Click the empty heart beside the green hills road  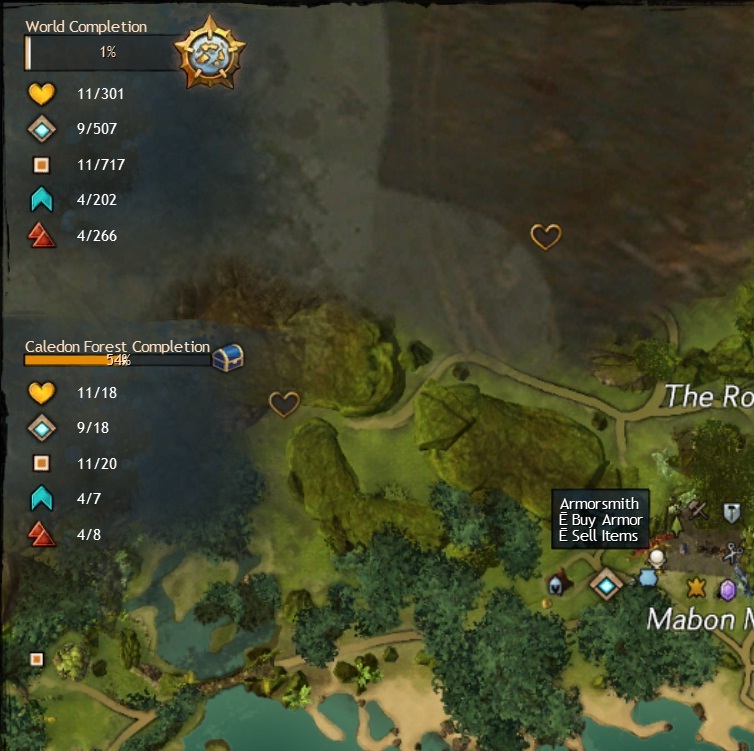pyautogui.click(x=284, y=404)
